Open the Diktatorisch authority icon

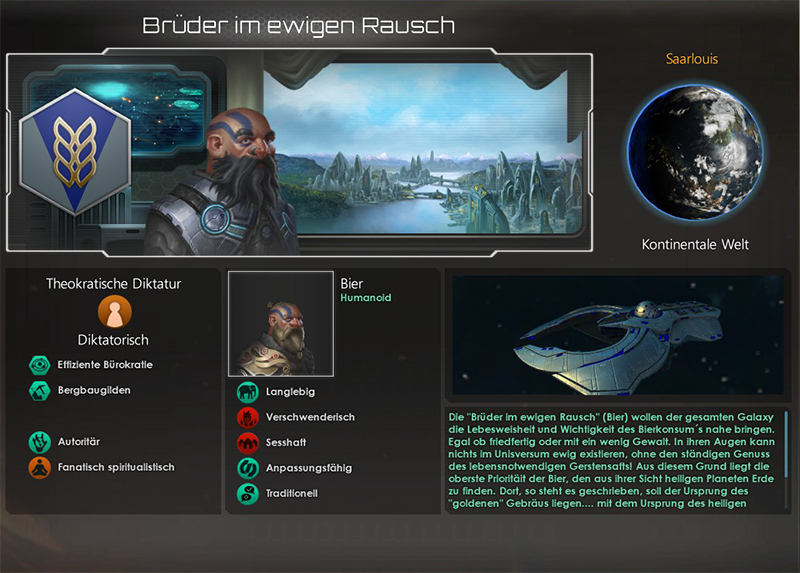pyautogui.click(x=113, y=311)
